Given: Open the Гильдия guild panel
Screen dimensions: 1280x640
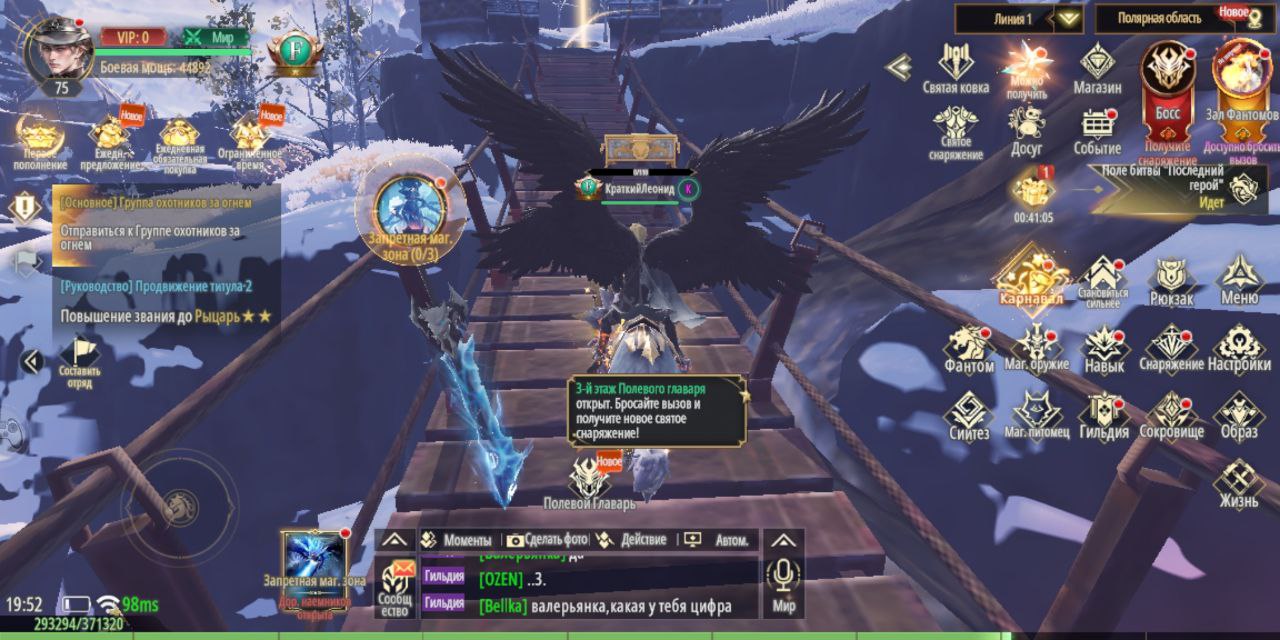Looking at the screenshot, I should click(1104, 415).
